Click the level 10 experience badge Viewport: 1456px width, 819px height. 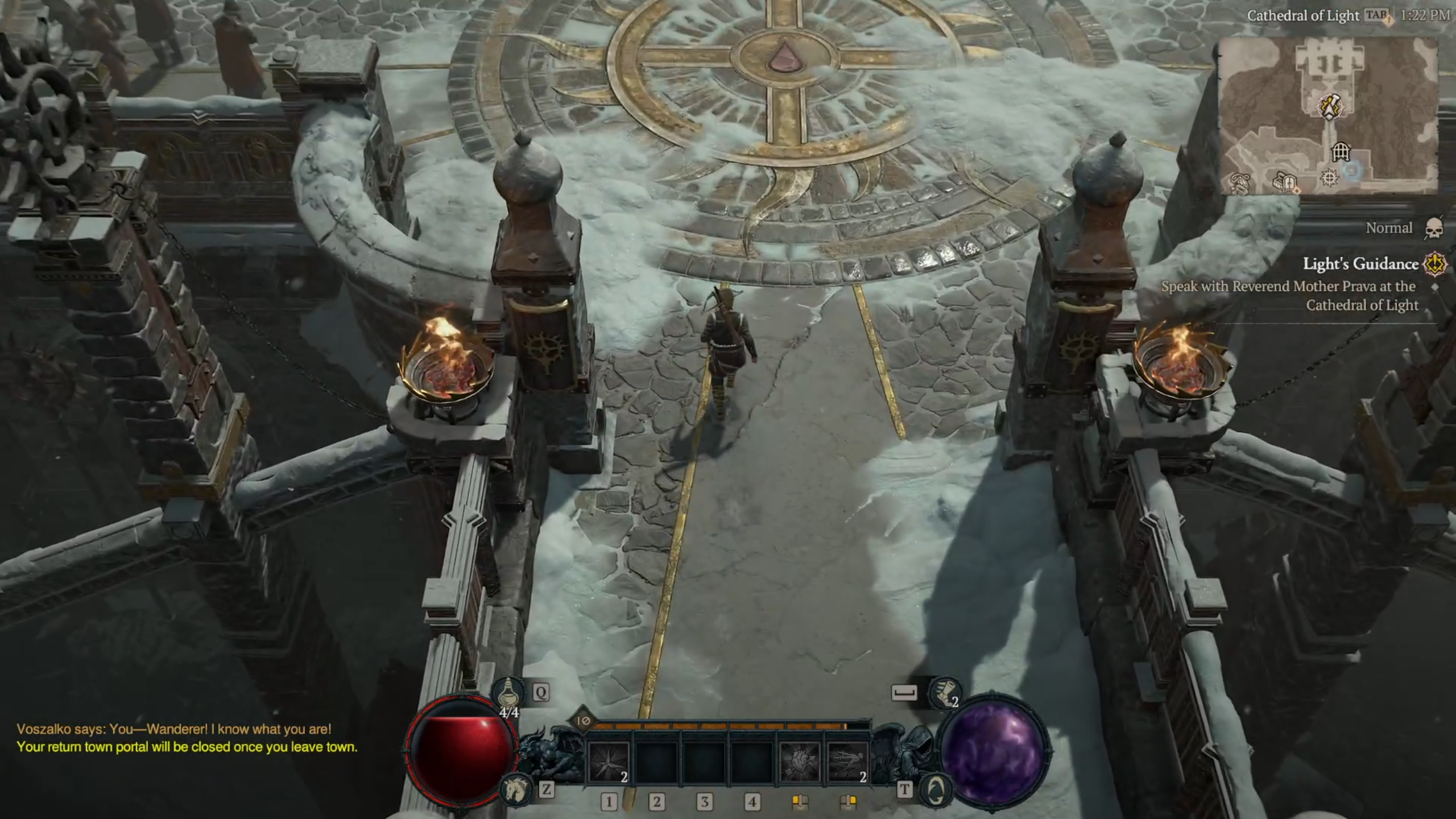(583, 721)
